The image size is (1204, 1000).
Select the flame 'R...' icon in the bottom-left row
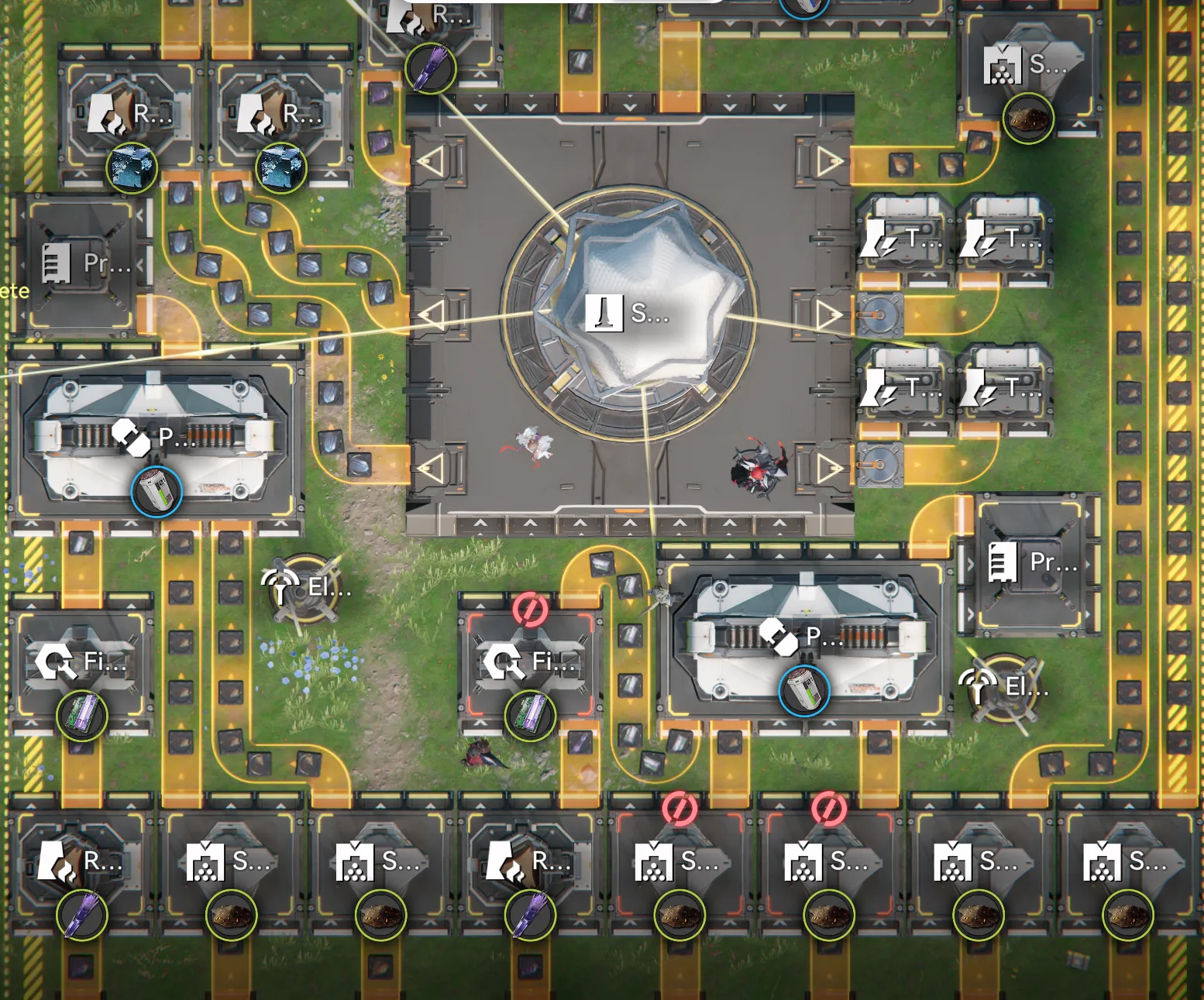(x=54, y=860)
